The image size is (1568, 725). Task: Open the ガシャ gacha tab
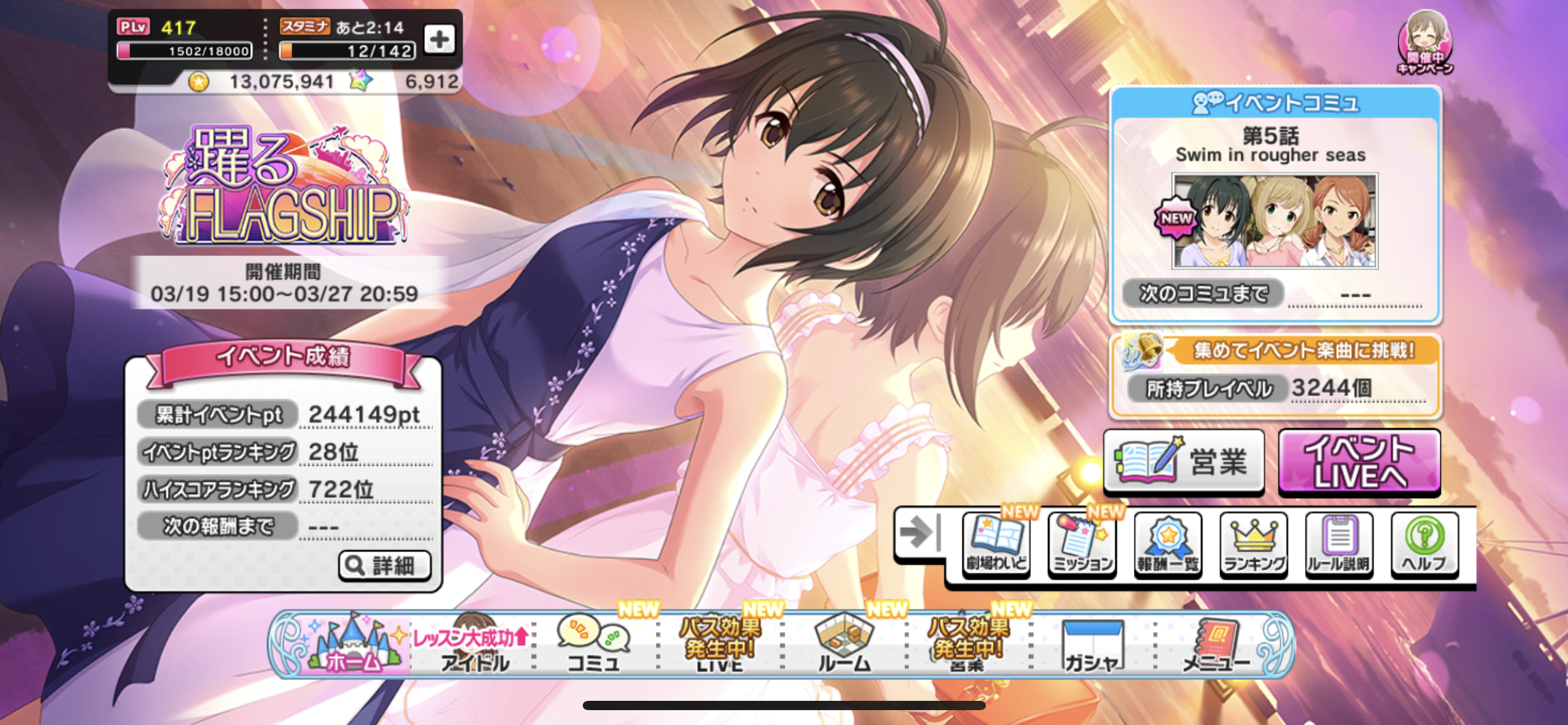[1092, 644]
